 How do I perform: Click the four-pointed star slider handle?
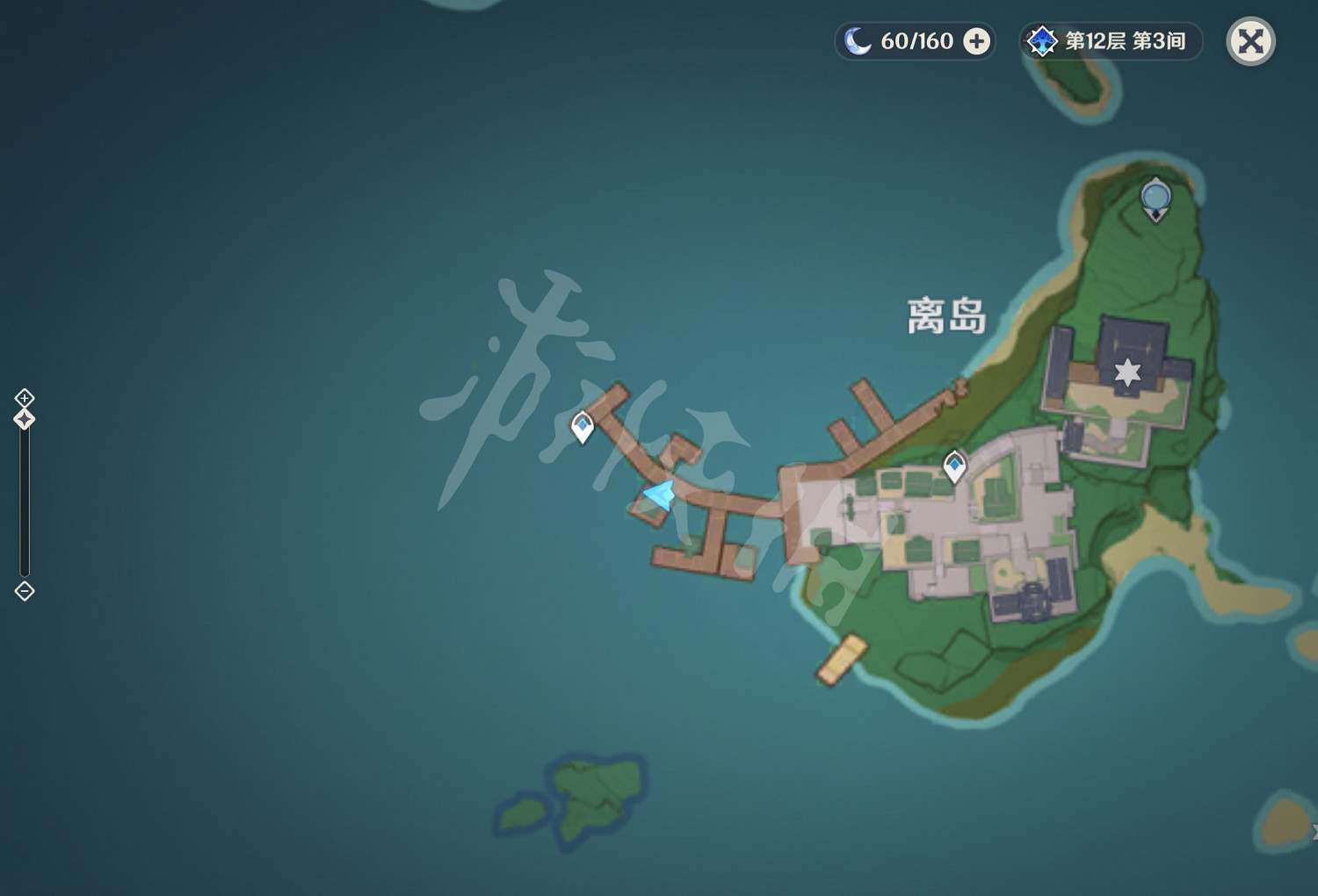pos(23,420)
